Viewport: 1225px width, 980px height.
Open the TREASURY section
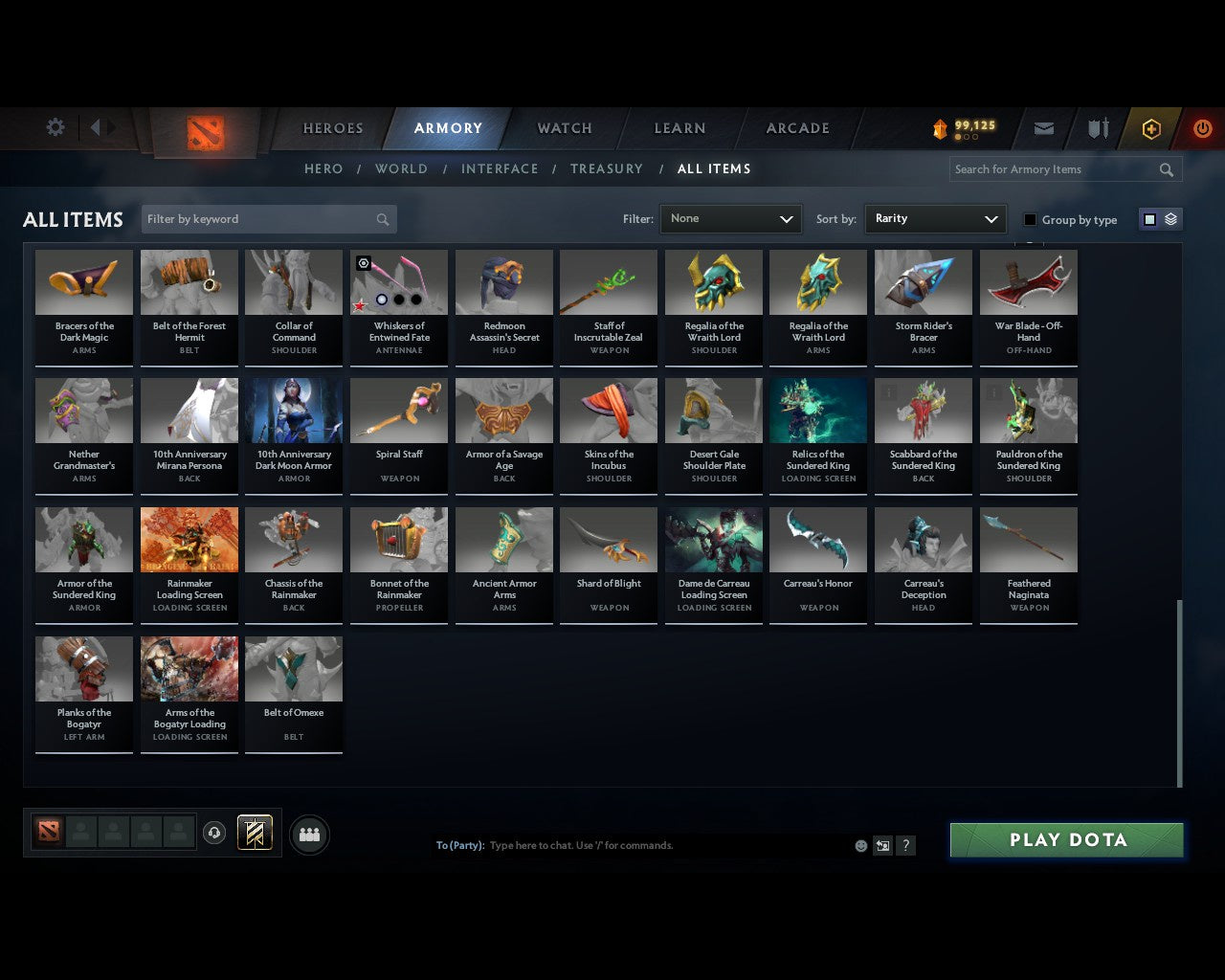pos(606,168)
